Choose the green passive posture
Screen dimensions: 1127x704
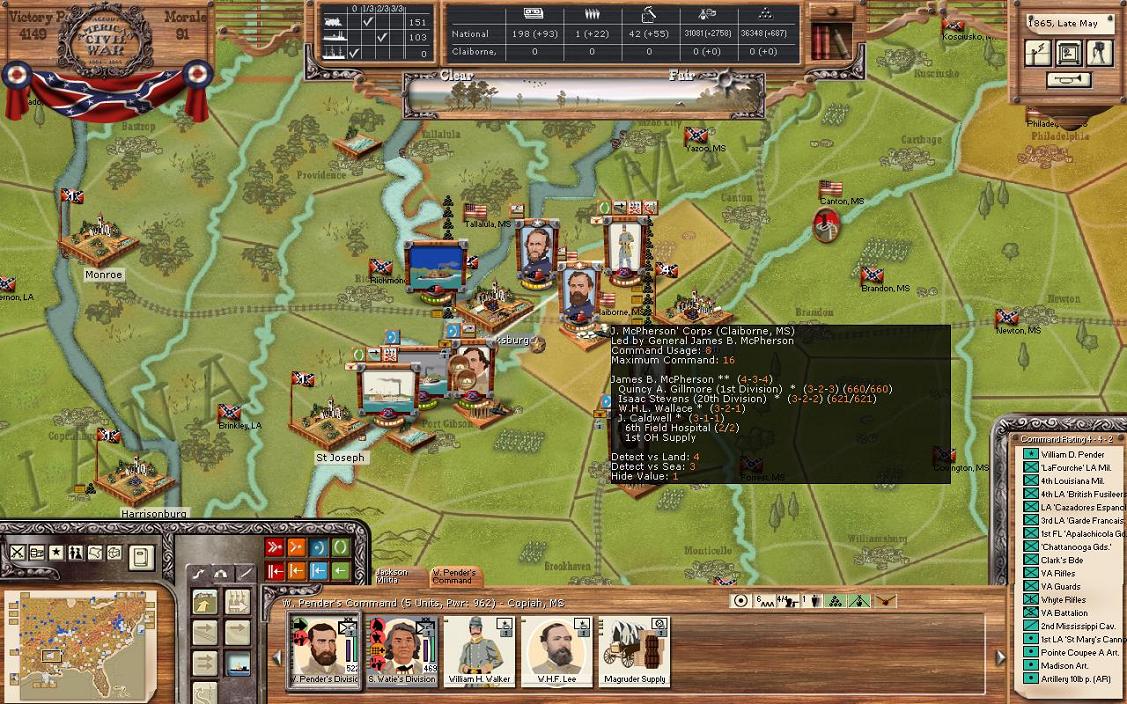click(342, 547)
